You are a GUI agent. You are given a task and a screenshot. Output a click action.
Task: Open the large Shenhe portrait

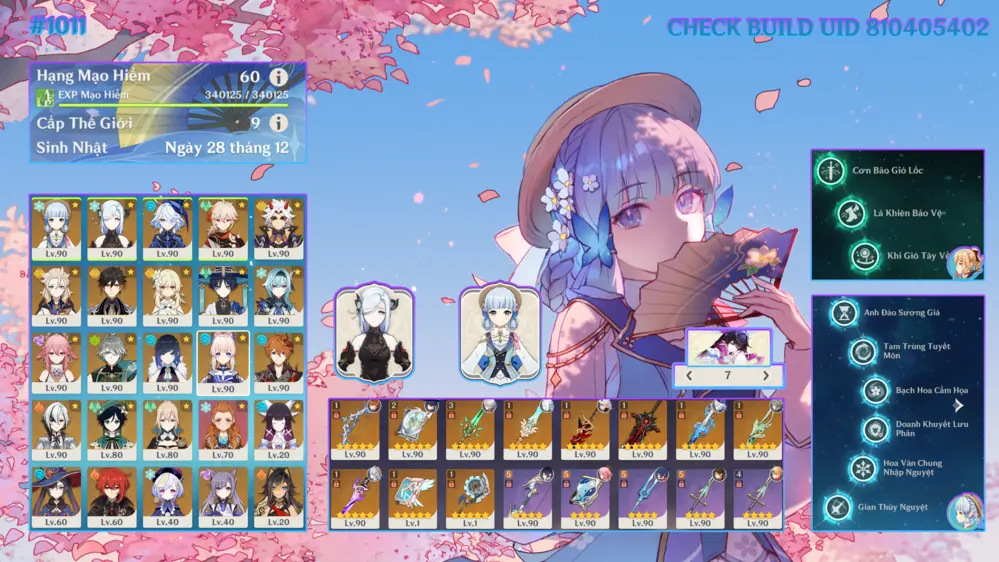pyautogui.click(x=374, y=334)
